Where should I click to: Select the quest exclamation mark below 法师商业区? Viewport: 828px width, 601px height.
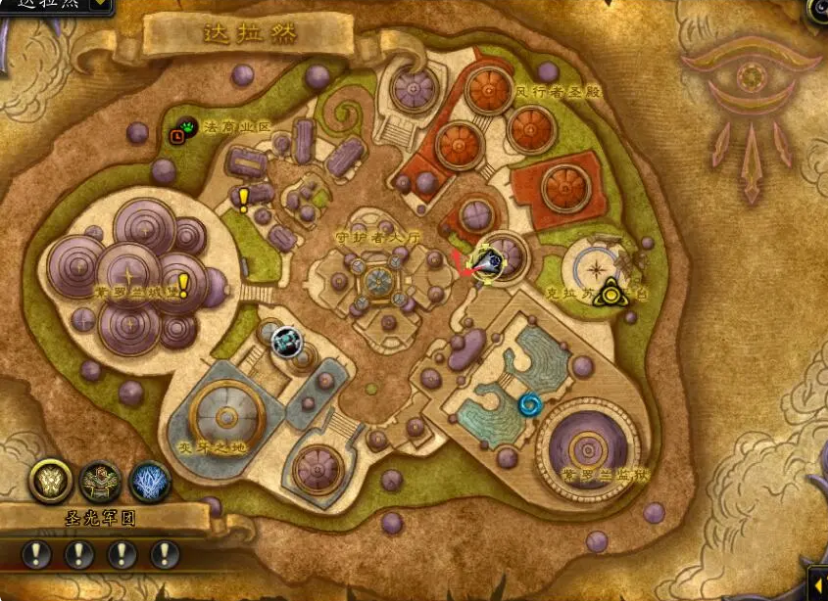(x=243, y=198)
